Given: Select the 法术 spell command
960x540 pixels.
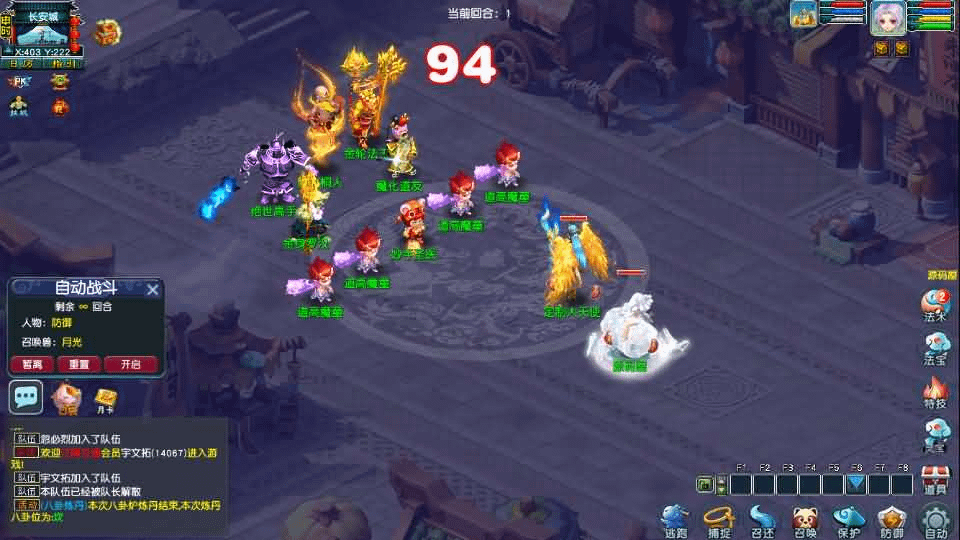Looking at the screenshot, I should click(x=935, y=304).
